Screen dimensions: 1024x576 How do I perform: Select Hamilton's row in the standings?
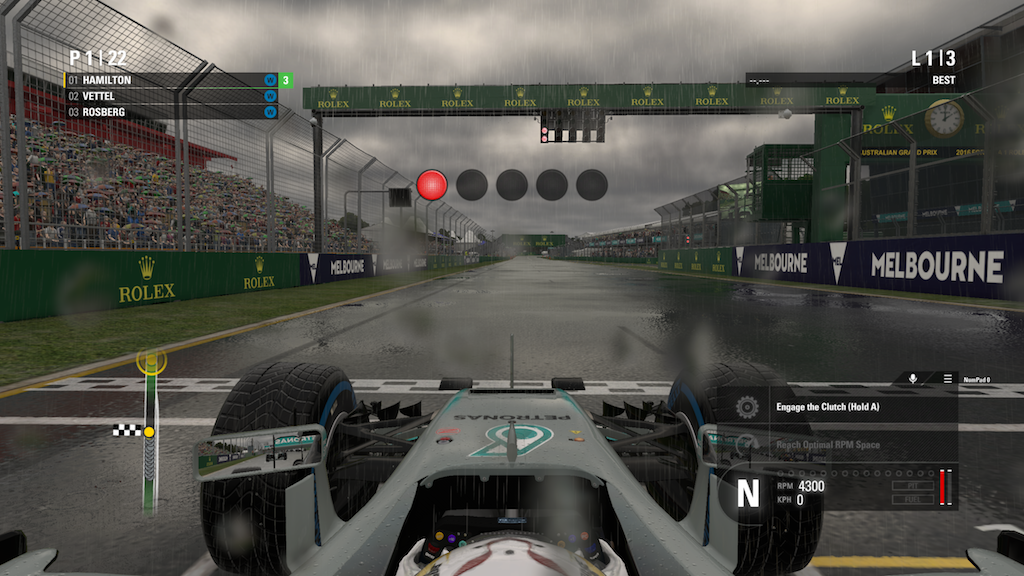pos(170,80)
